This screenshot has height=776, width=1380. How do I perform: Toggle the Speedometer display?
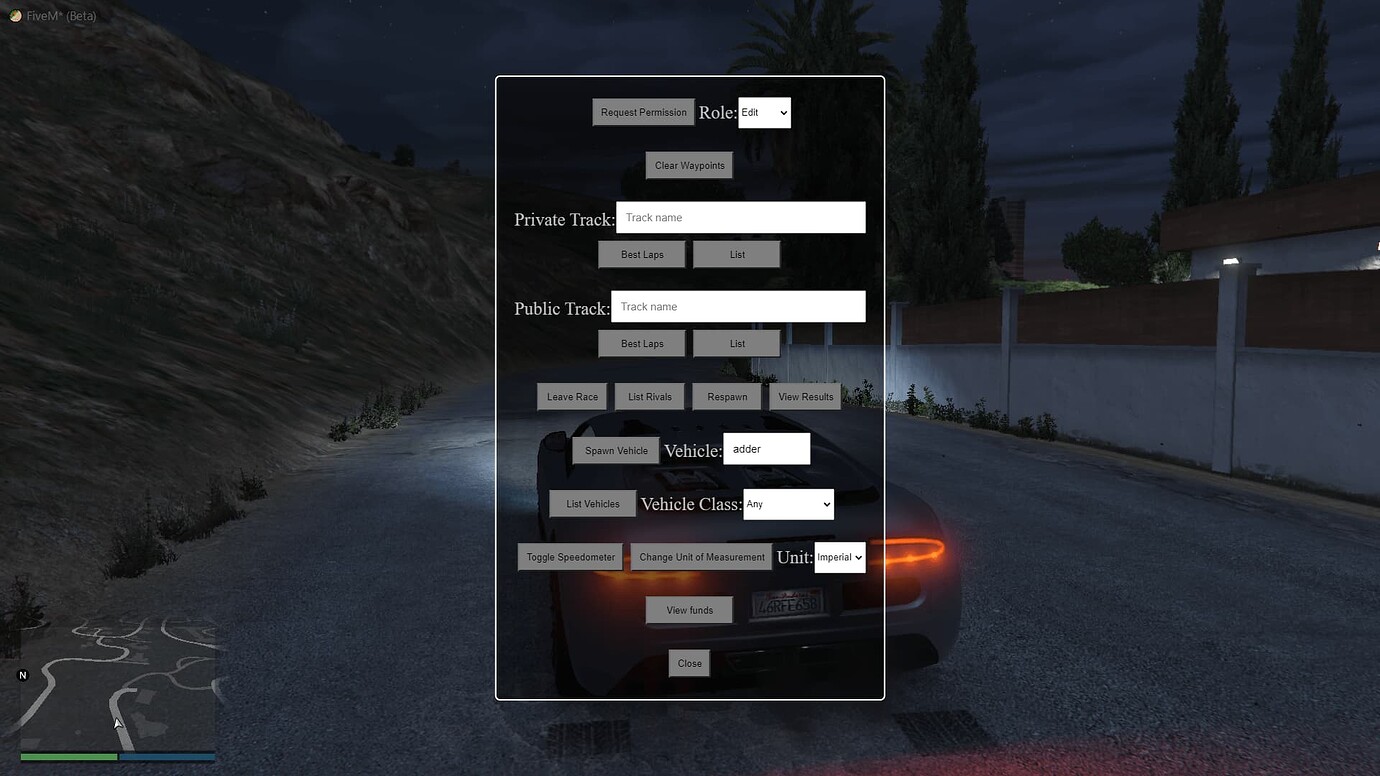point(569,557)
